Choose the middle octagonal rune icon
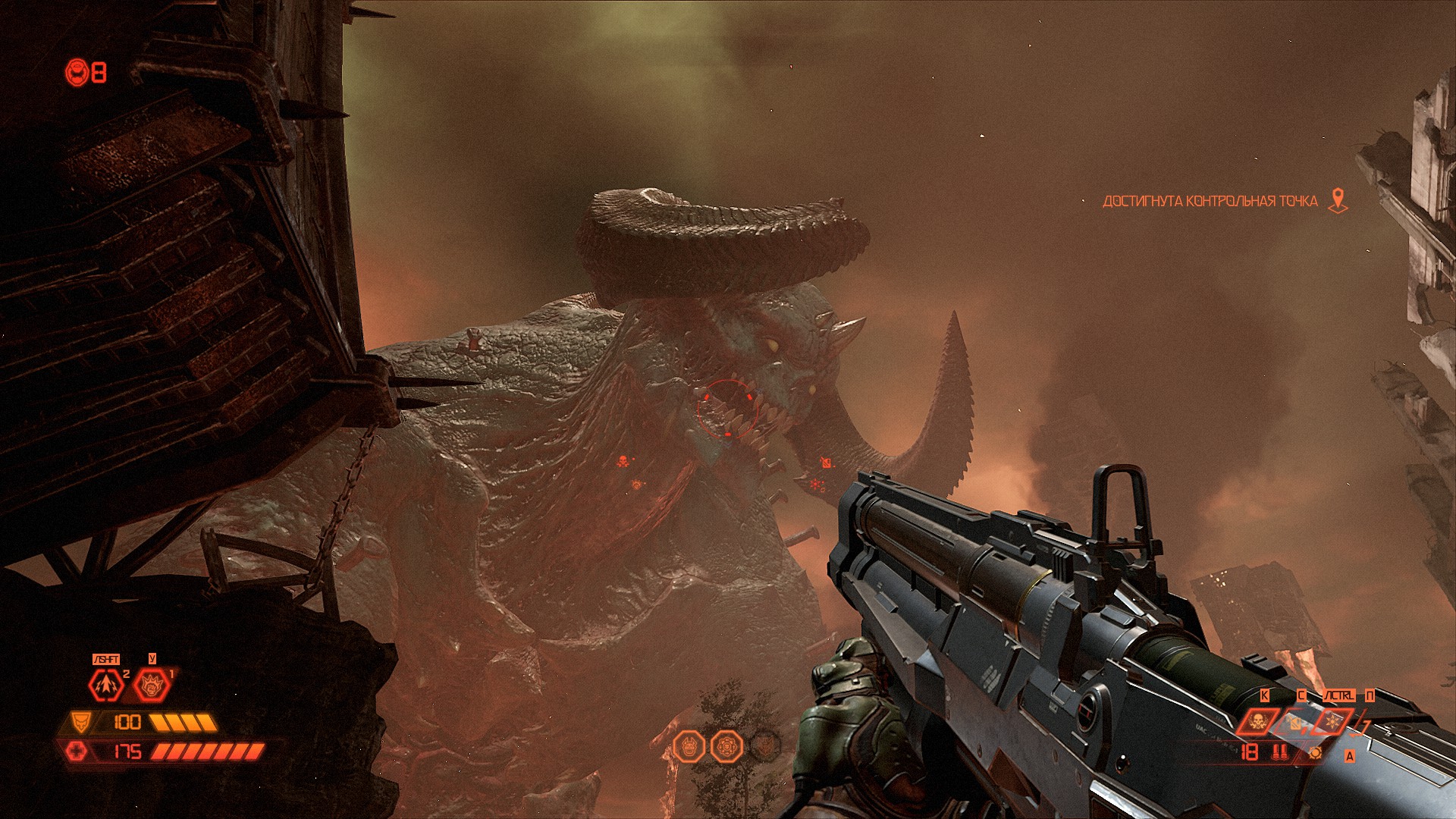1456x819 pixels. (727, 746)
